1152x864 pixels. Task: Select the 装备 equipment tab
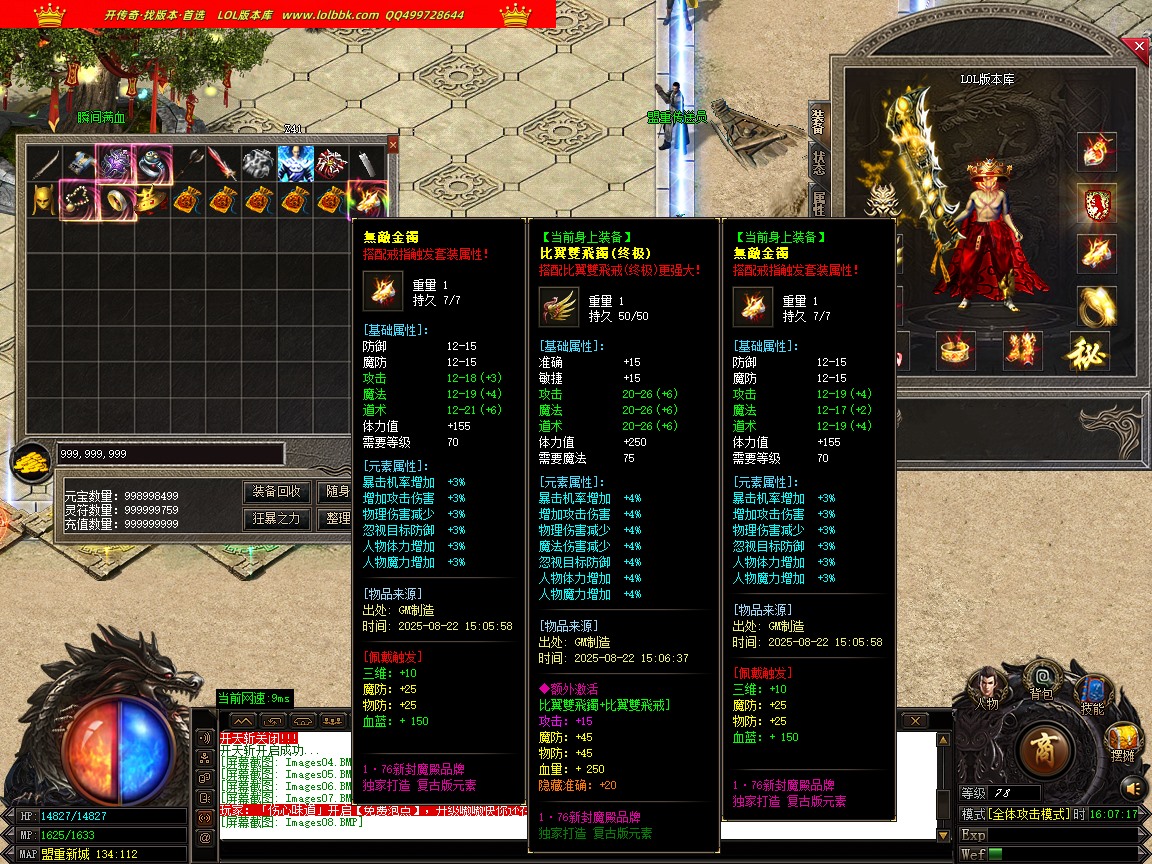818,121
